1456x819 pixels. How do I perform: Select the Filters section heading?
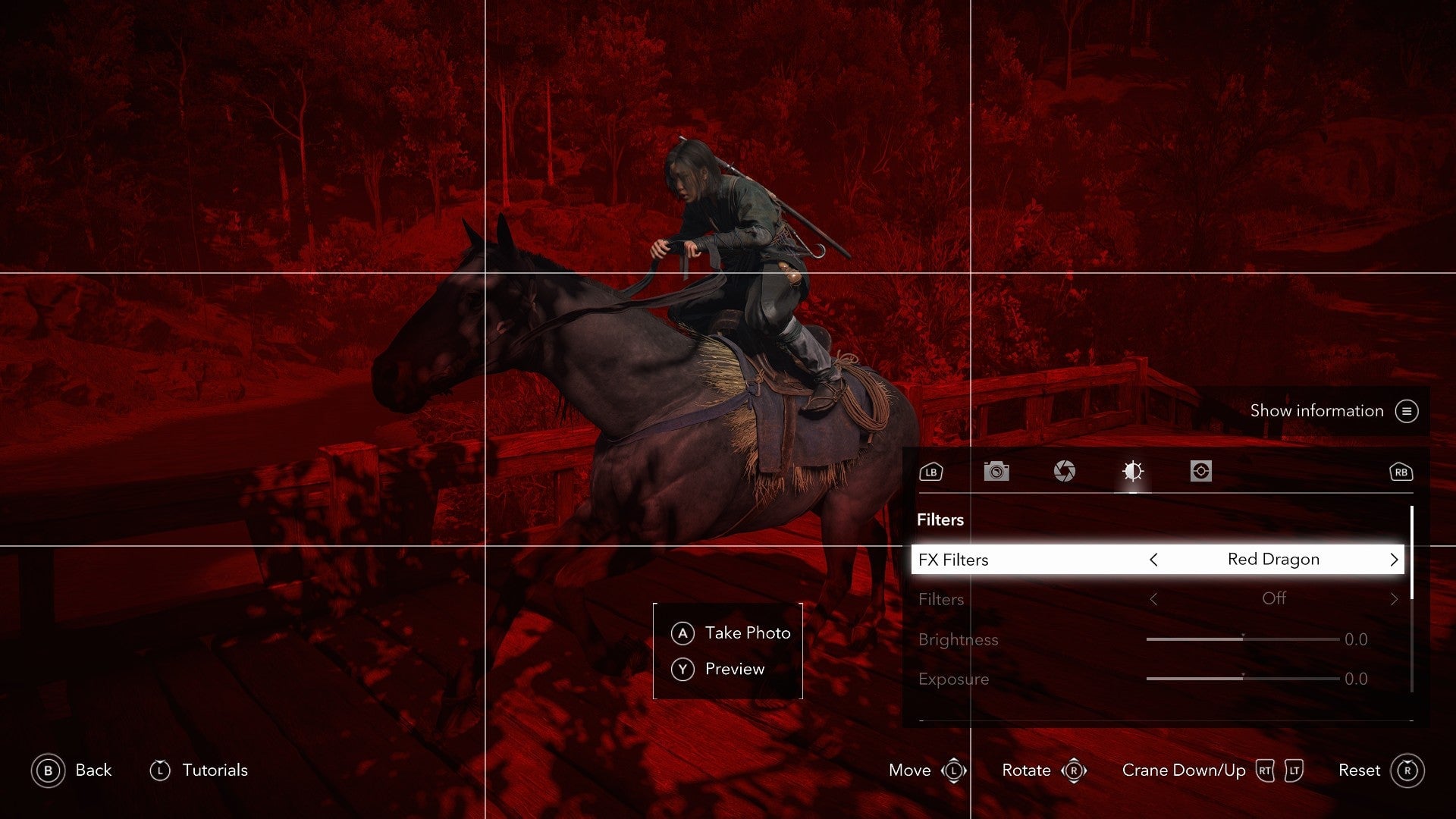tap(941, 520)
